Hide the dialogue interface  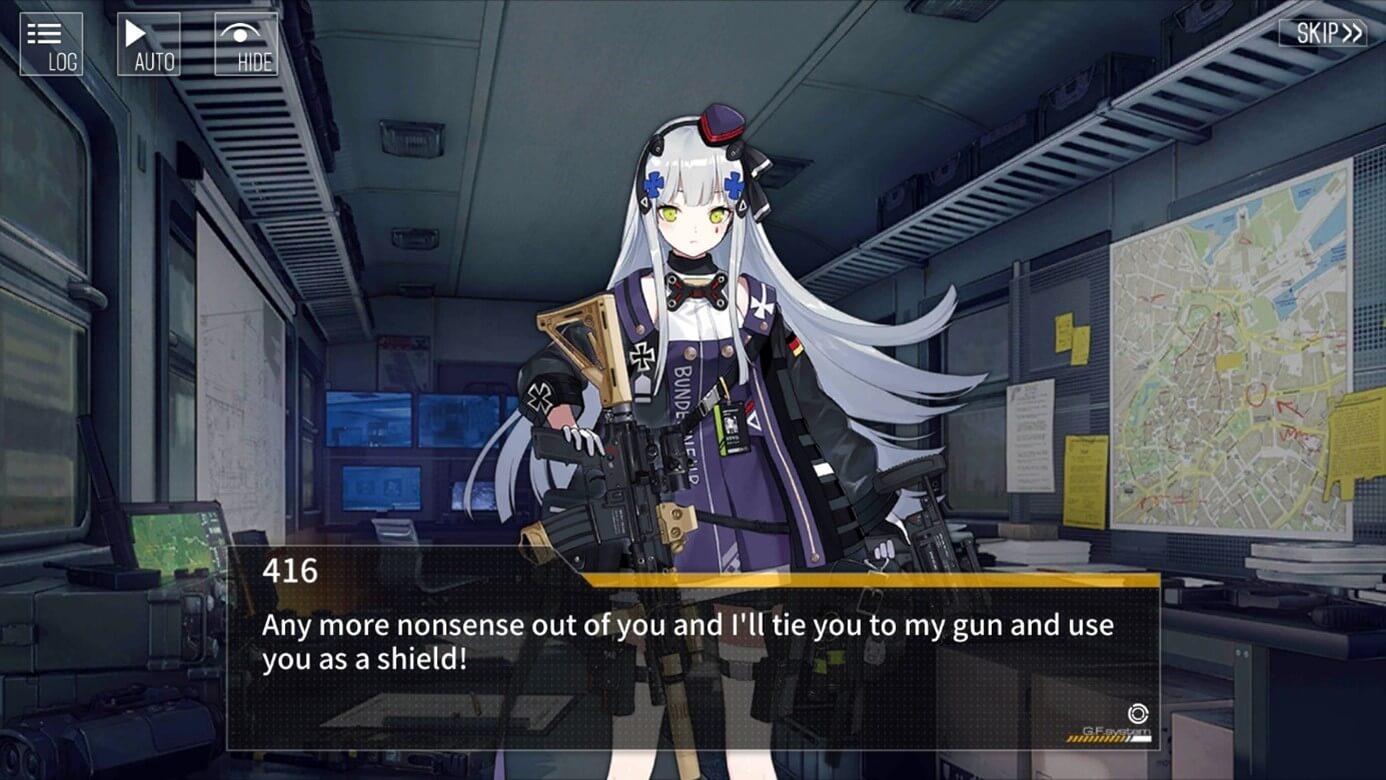click(x=246, y=44)
